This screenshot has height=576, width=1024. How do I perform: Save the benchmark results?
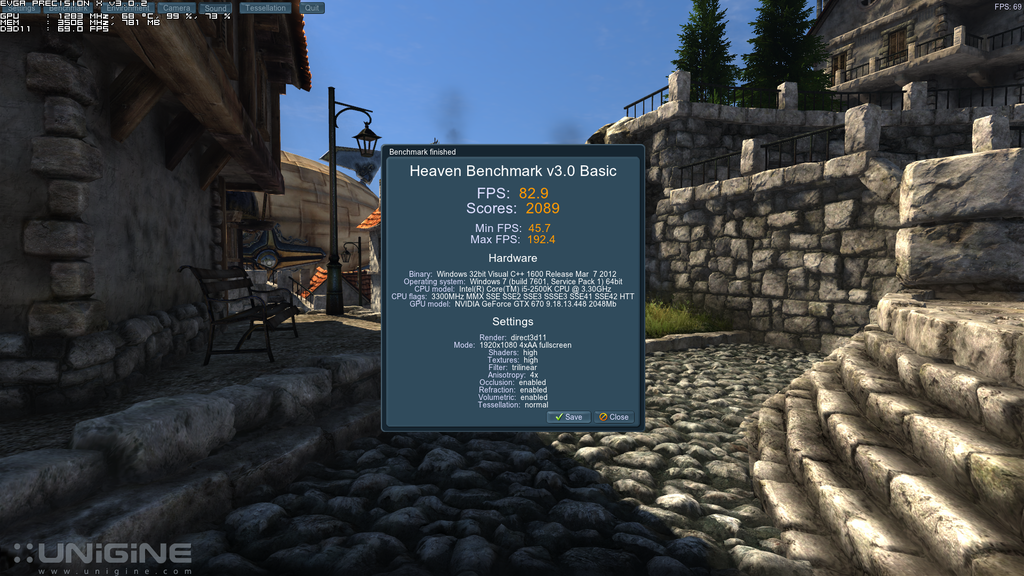568,417
